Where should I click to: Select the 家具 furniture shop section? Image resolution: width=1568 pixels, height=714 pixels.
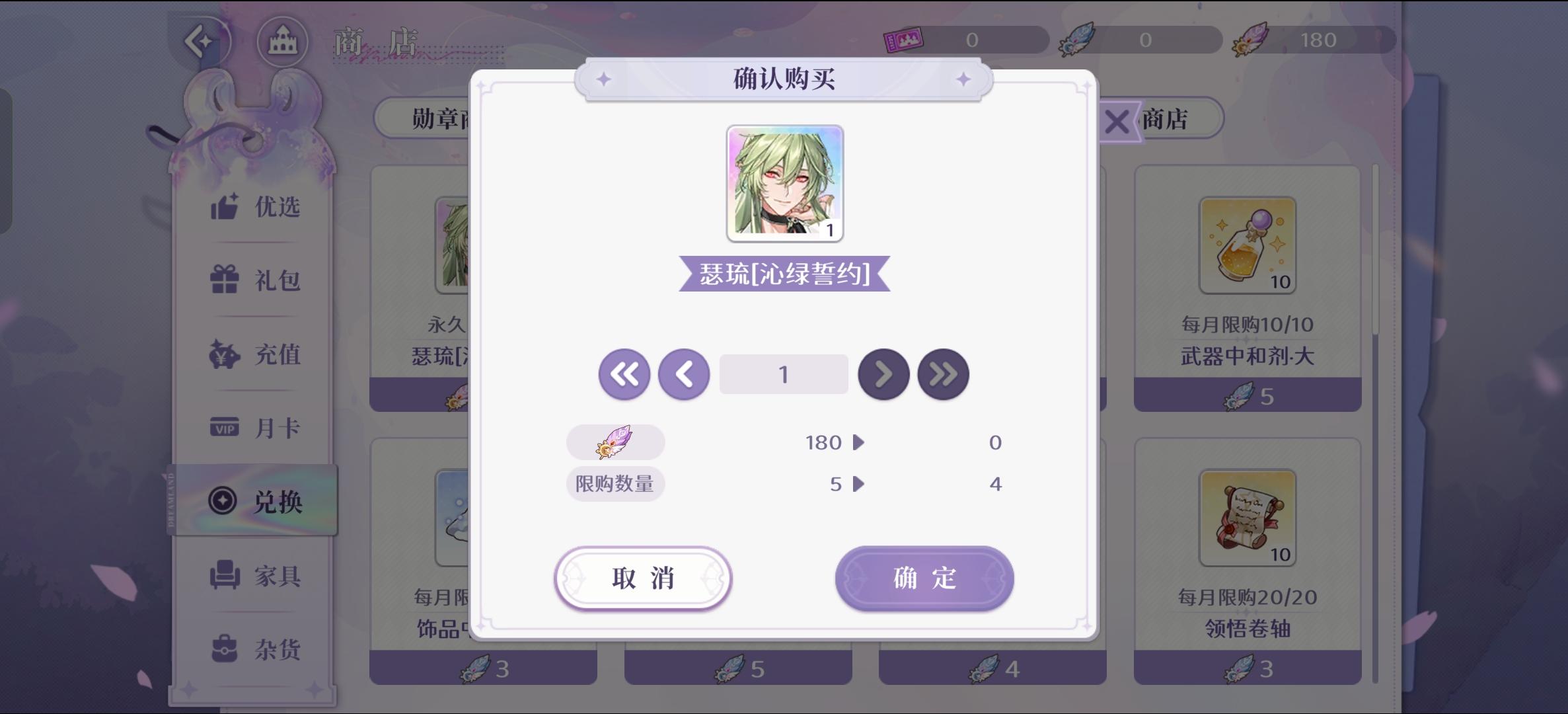click(258, 576)
